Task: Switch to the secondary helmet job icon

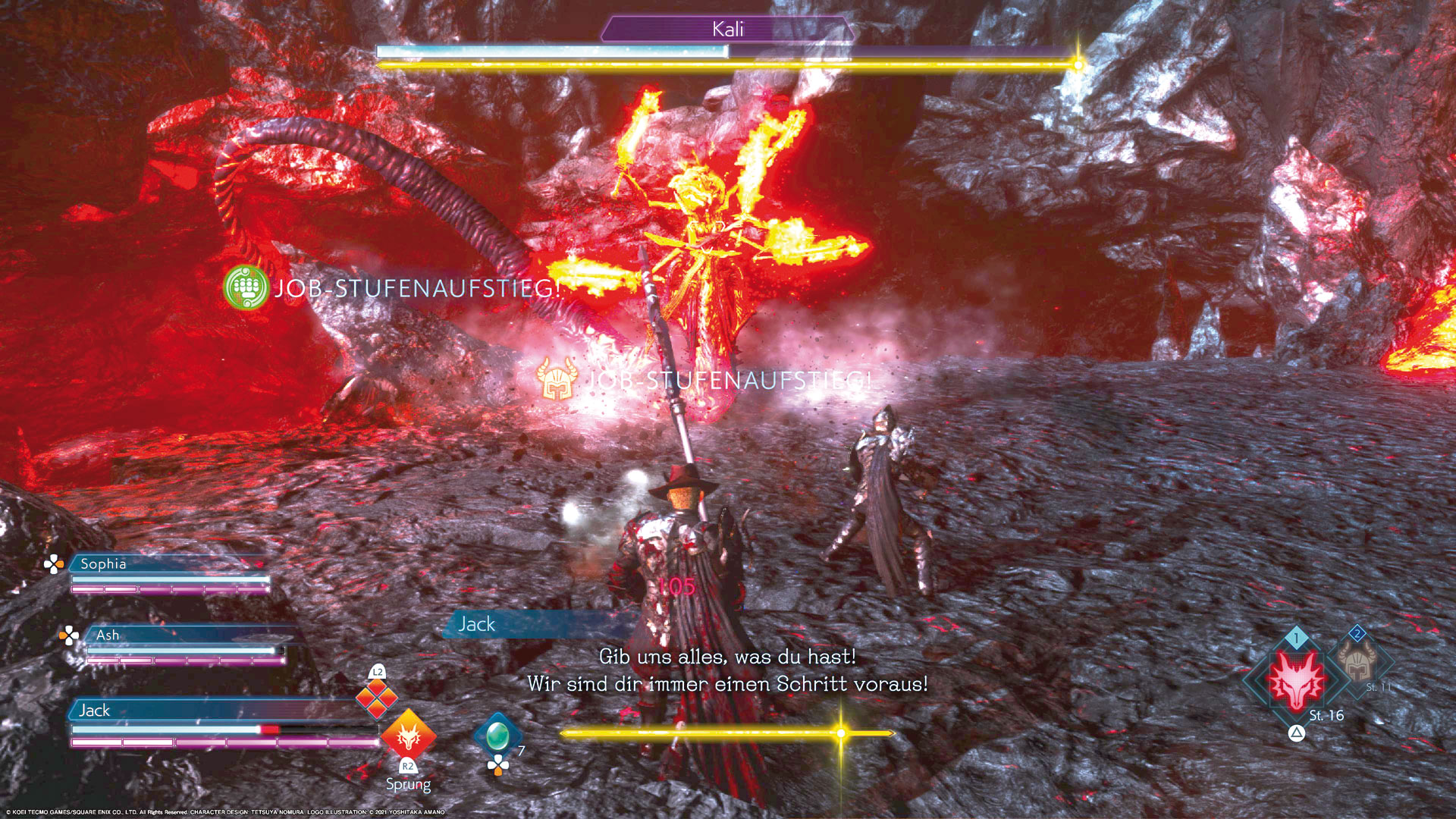Action: pyautogui.click(x=1357, y=661)
